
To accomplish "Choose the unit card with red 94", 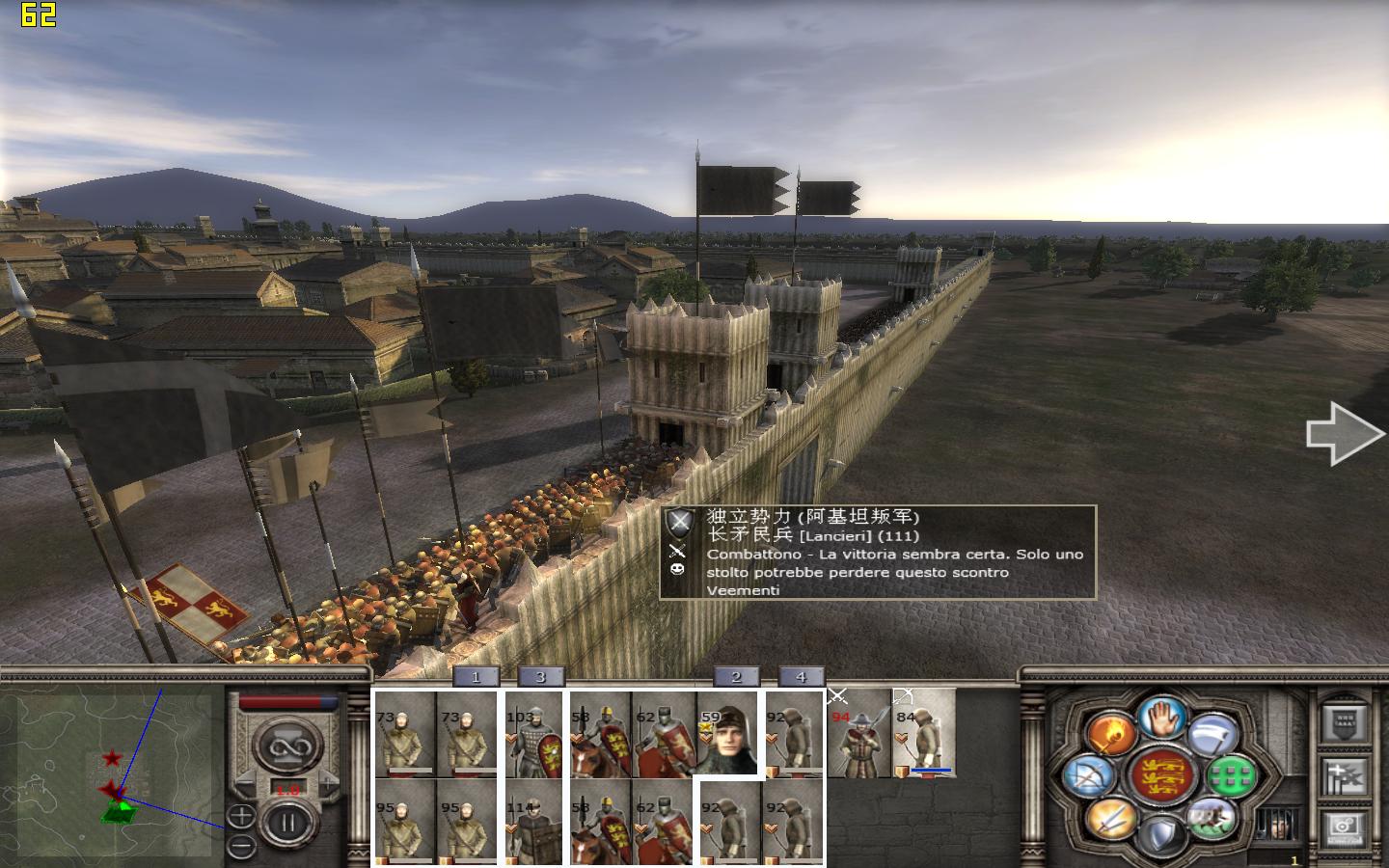I will (858, 734).
